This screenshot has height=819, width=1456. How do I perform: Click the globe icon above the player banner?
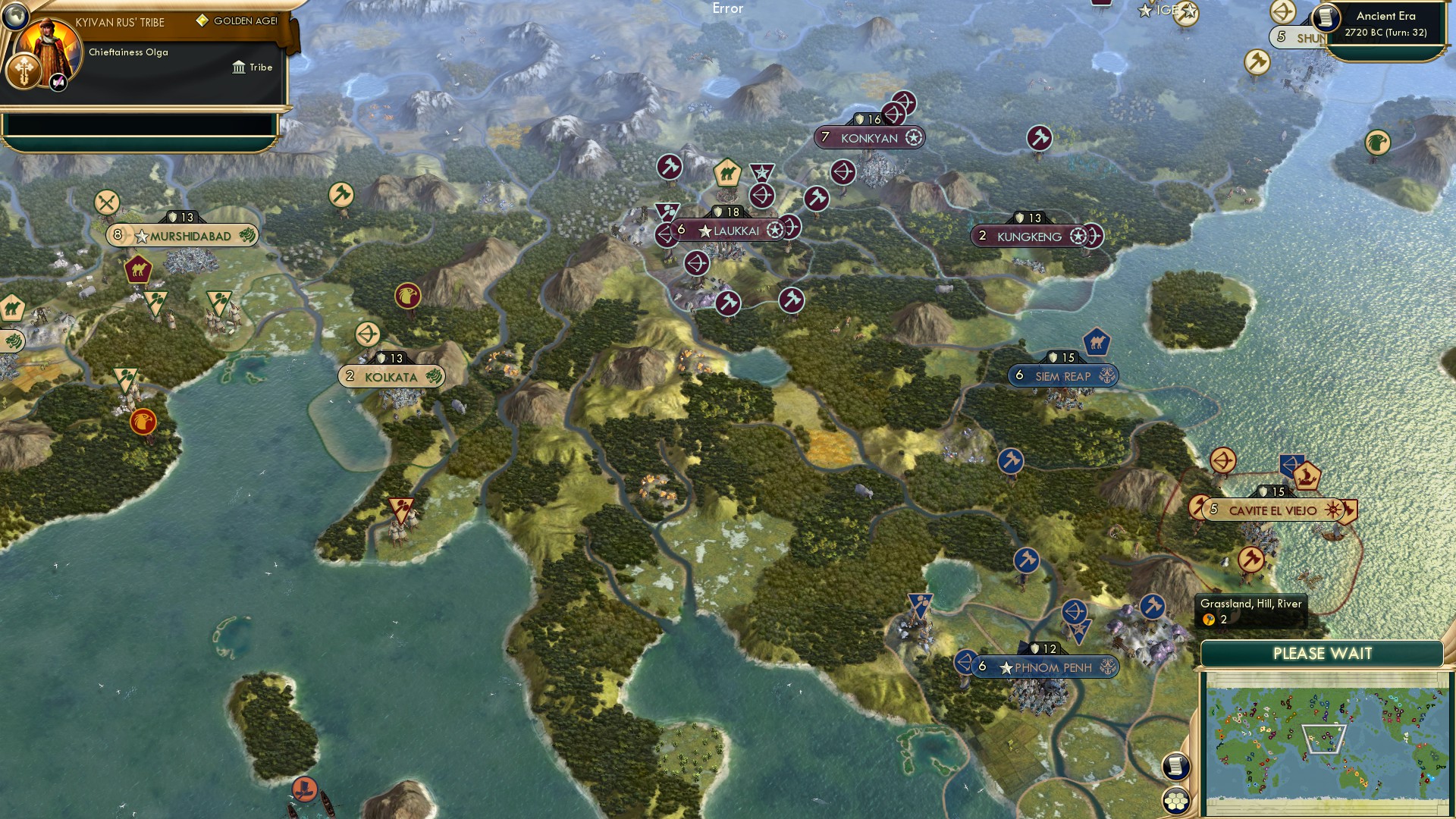pyautogui.click(x=15, y=17)
